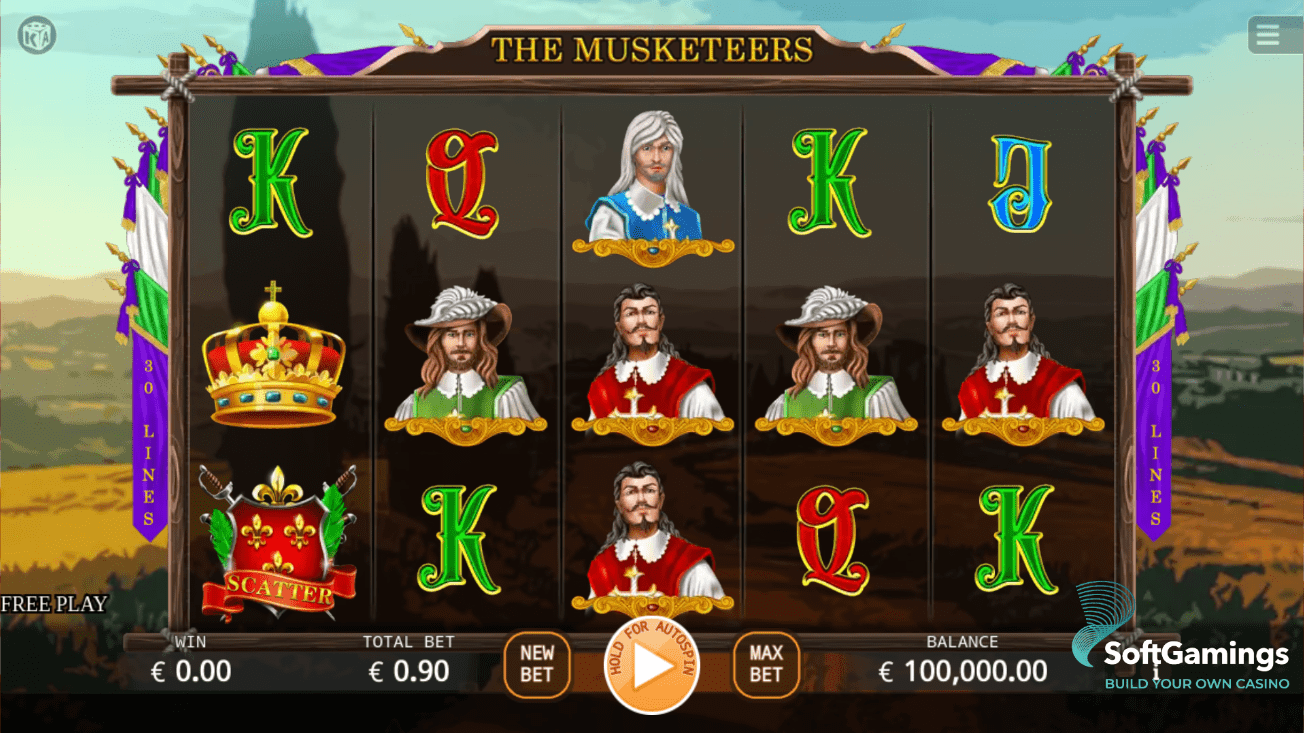Open the hamburger game menu

coord(1268,33)
